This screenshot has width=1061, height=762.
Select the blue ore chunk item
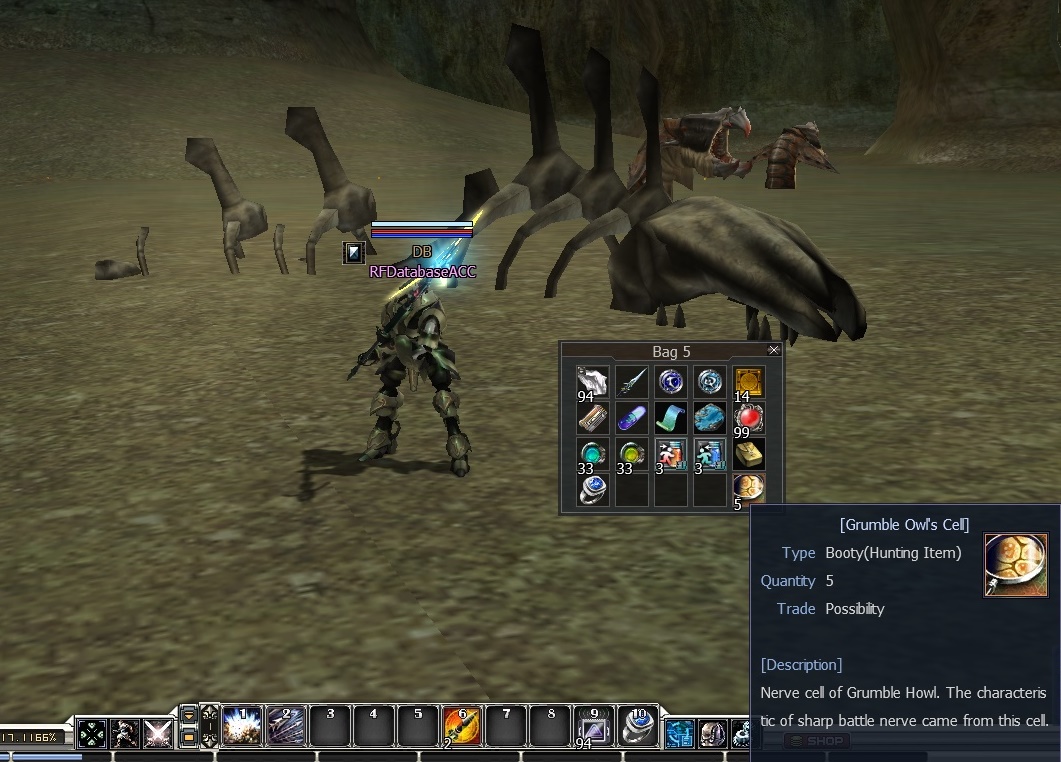click(x=709, y=418)
